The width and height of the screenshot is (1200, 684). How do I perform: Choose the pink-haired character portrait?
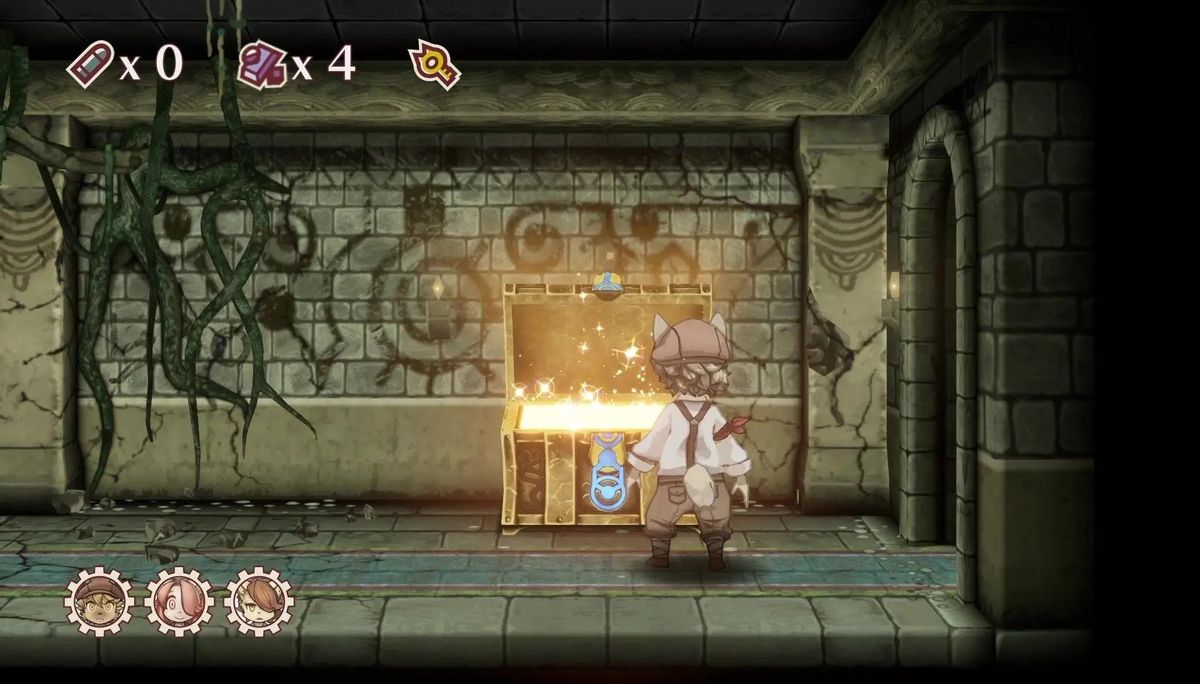coord(179,602)
